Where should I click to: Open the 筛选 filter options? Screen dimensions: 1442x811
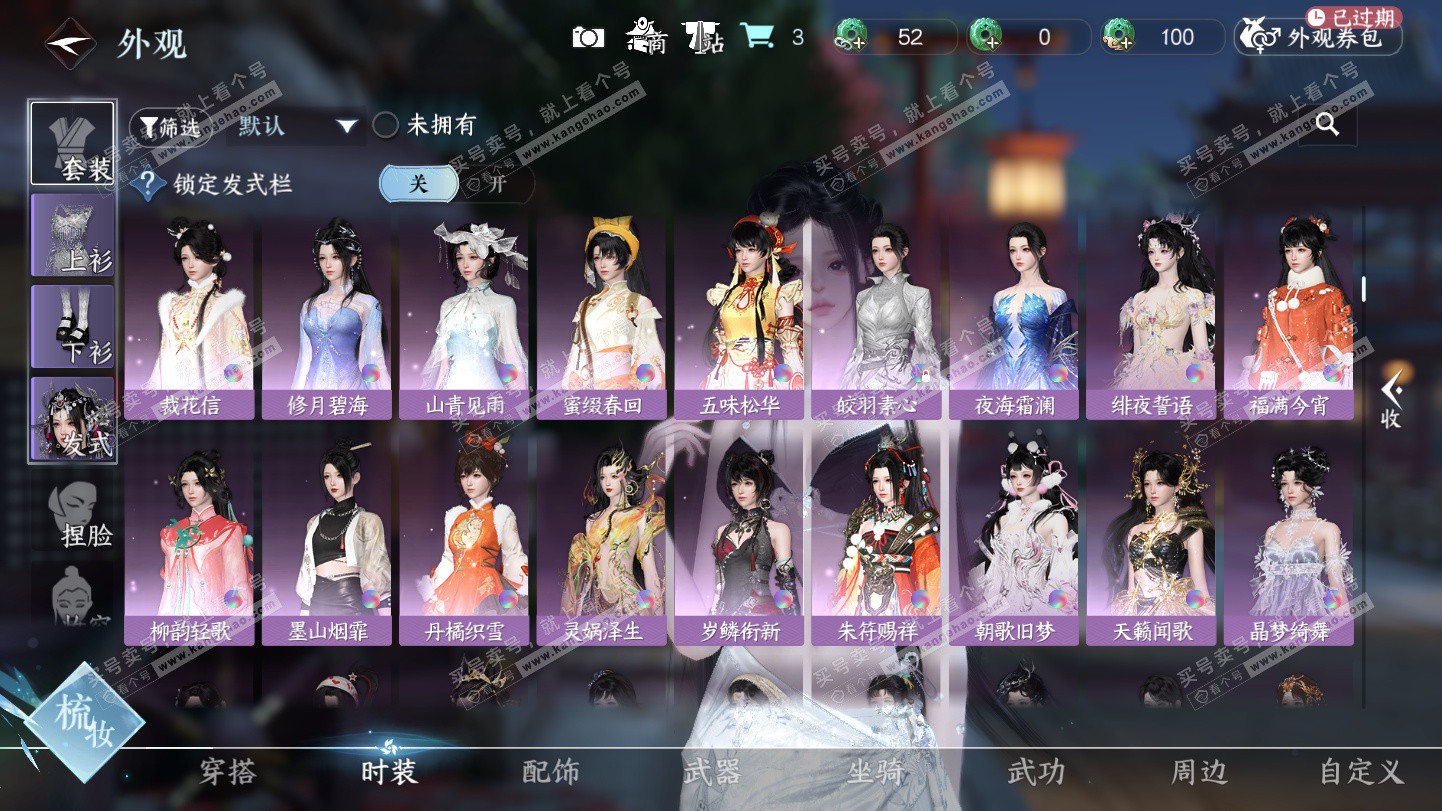pyautogui.click(x=170, y=127)
